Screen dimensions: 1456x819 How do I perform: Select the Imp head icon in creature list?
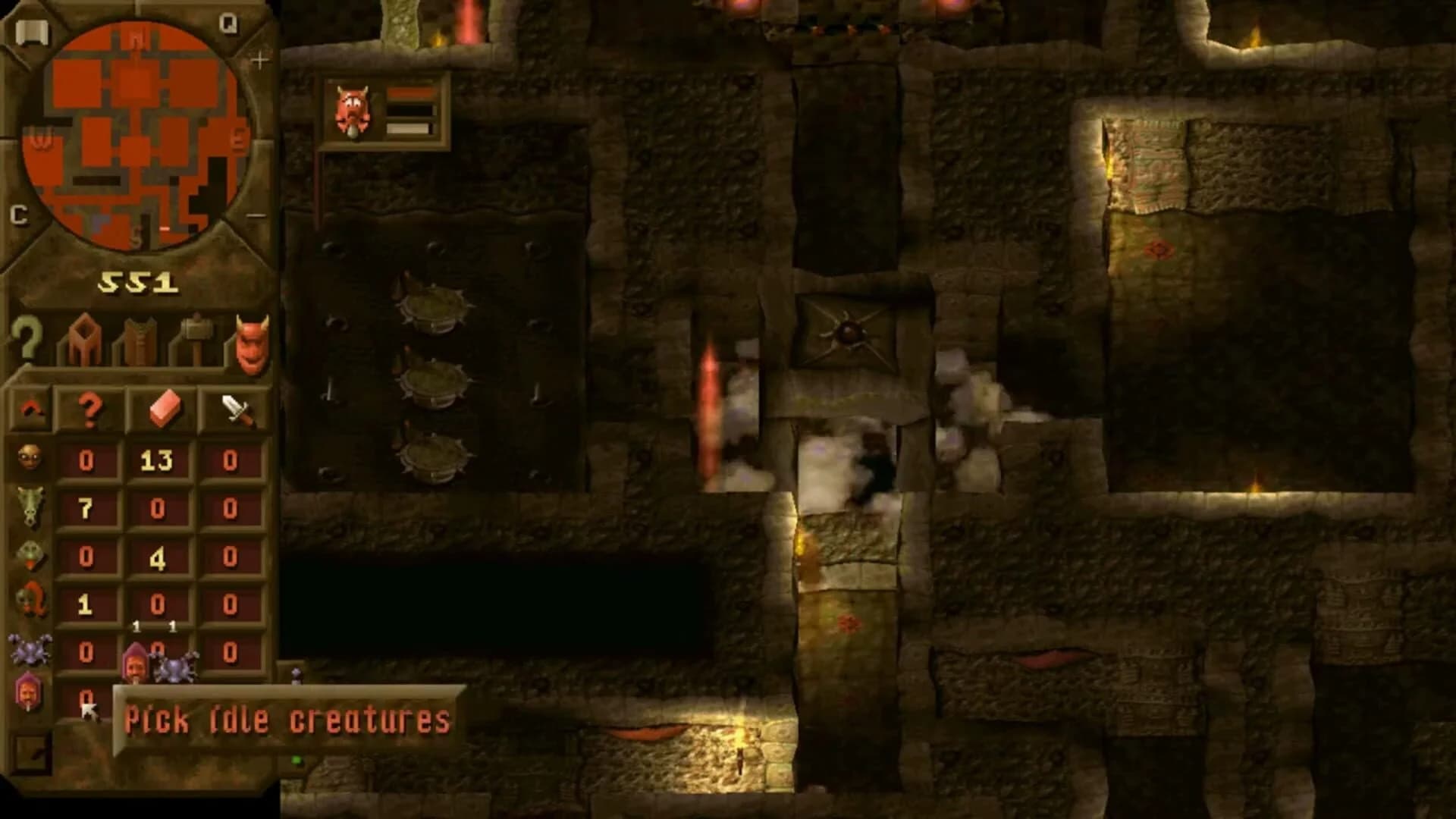pos(30,459)
